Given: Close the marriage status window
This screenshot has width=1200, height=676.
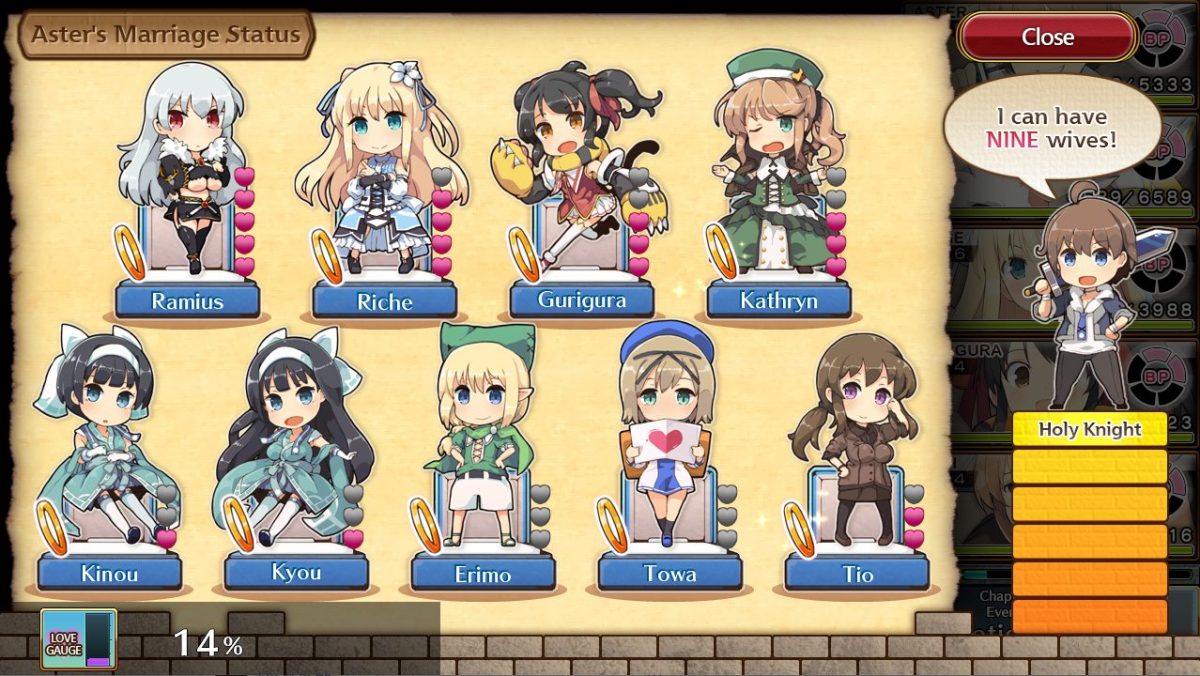Looking at the screenshot, I should coord(1047,38).
